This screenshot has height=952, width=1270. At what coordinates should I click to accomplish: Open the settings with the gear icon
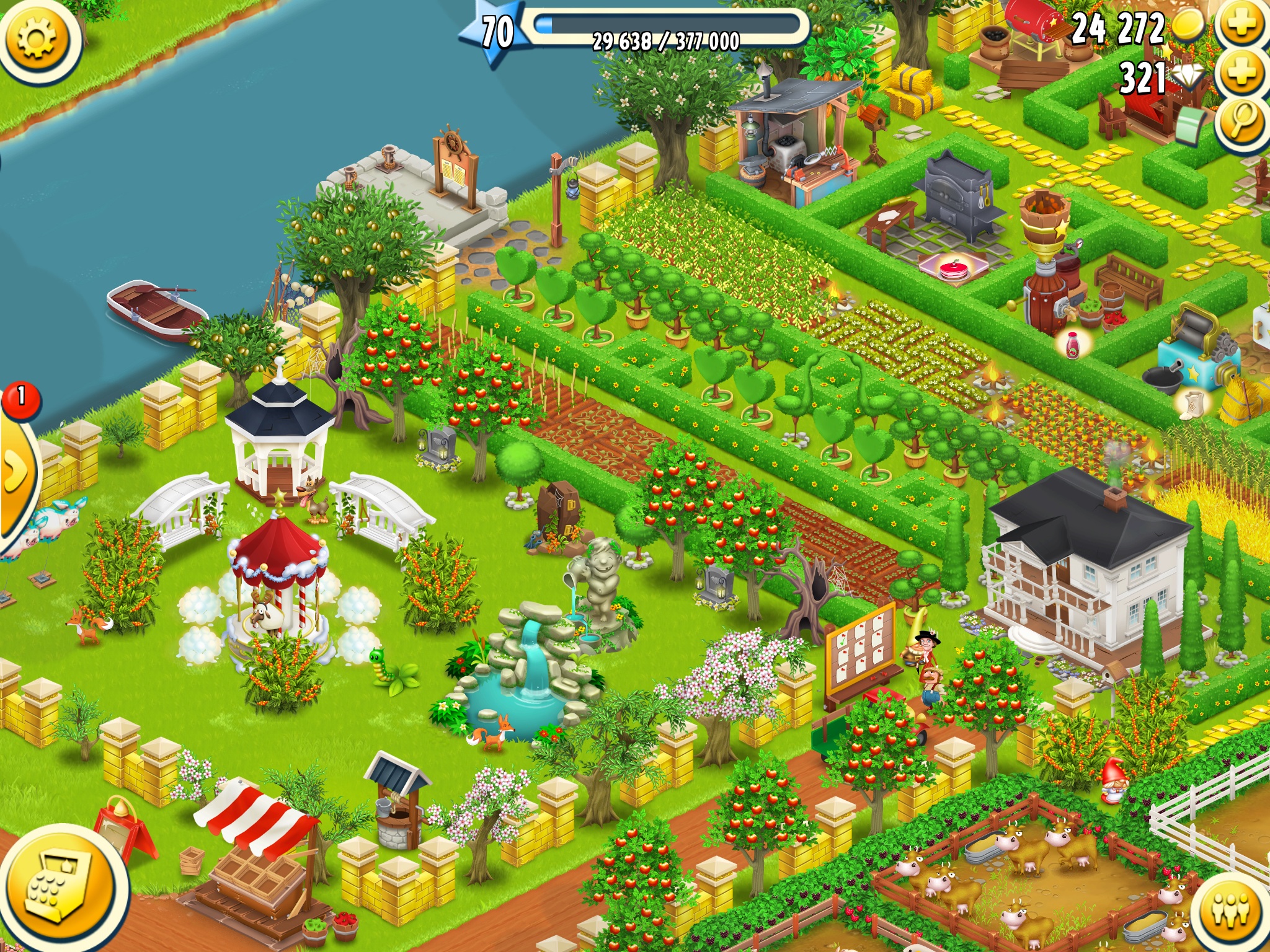(x=37, y=38)
